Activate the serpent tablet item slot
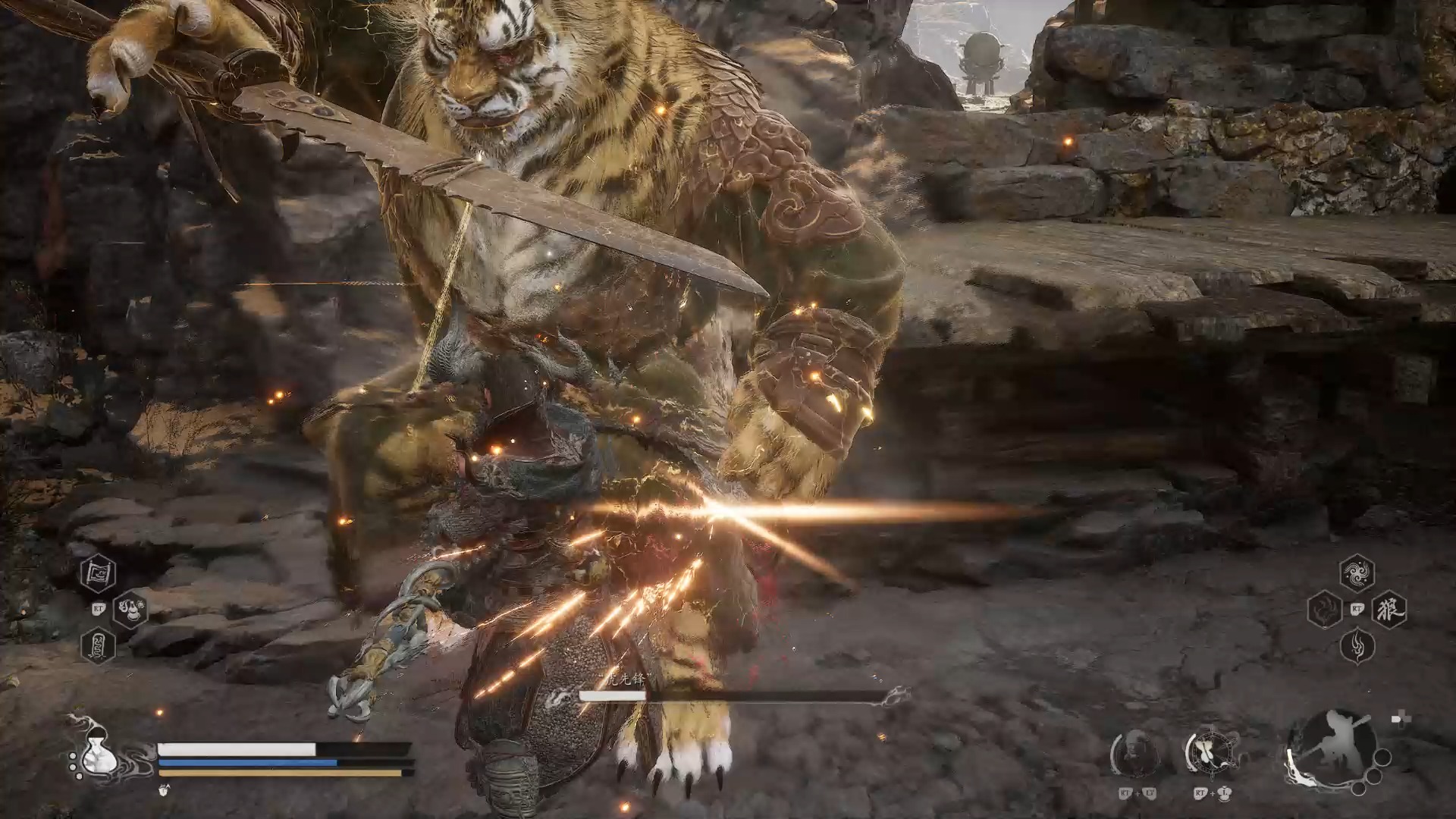The width and height of the screenshot is (1456, 819). tap(99, 647)
